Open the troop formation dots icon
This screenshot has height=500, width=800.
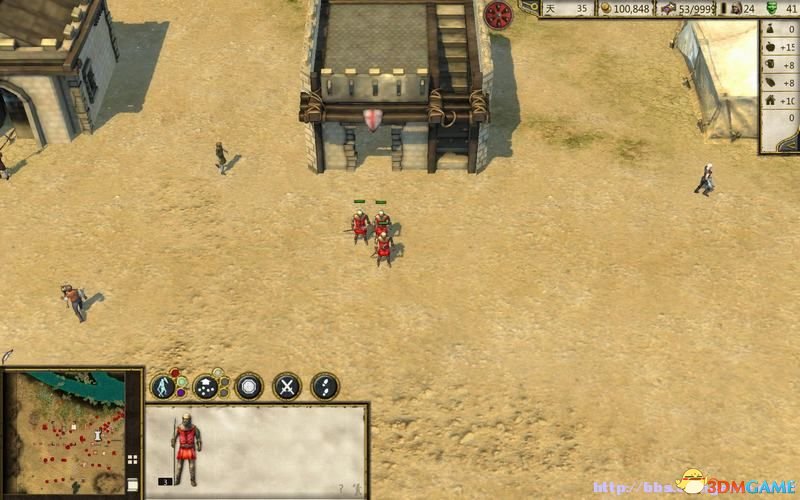[207, 386]
